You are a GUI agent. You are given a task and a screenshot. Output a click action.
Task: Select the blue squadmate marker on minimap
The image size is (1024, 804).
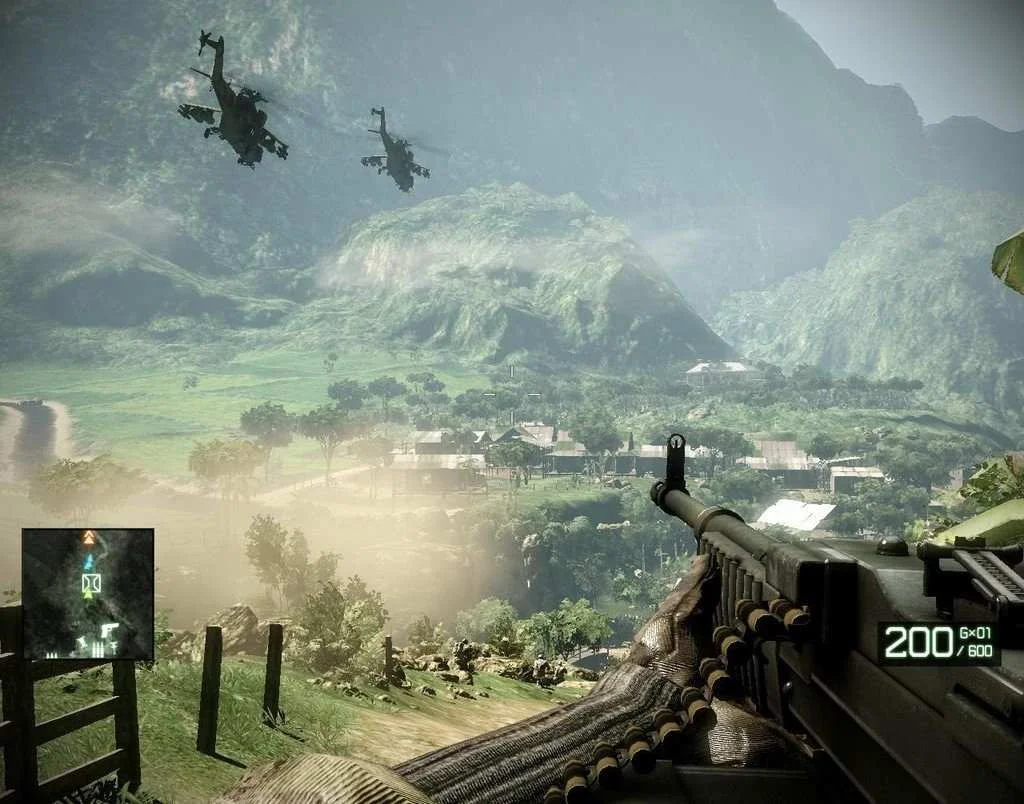coord(89,563)
